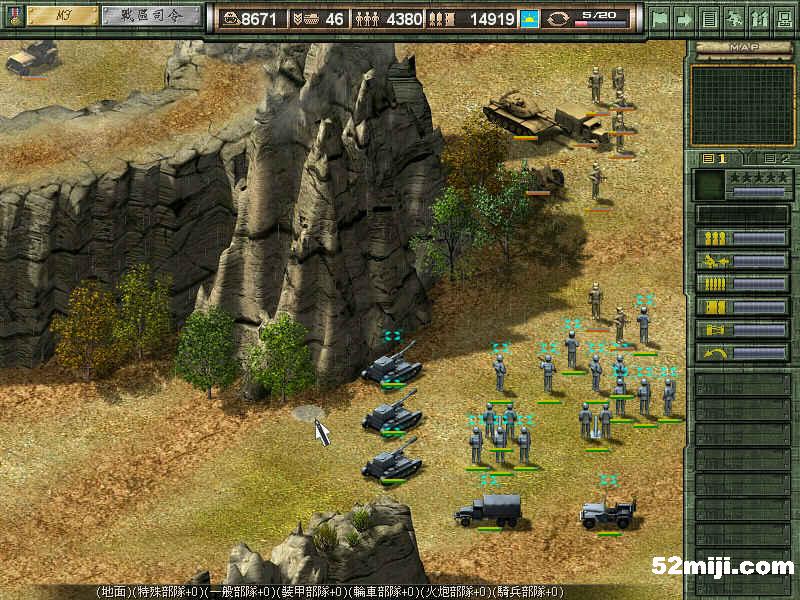Open the list document toolbar button
Image resolution: width=800 pixels, height=600 pixels.
tap(709, 18)
